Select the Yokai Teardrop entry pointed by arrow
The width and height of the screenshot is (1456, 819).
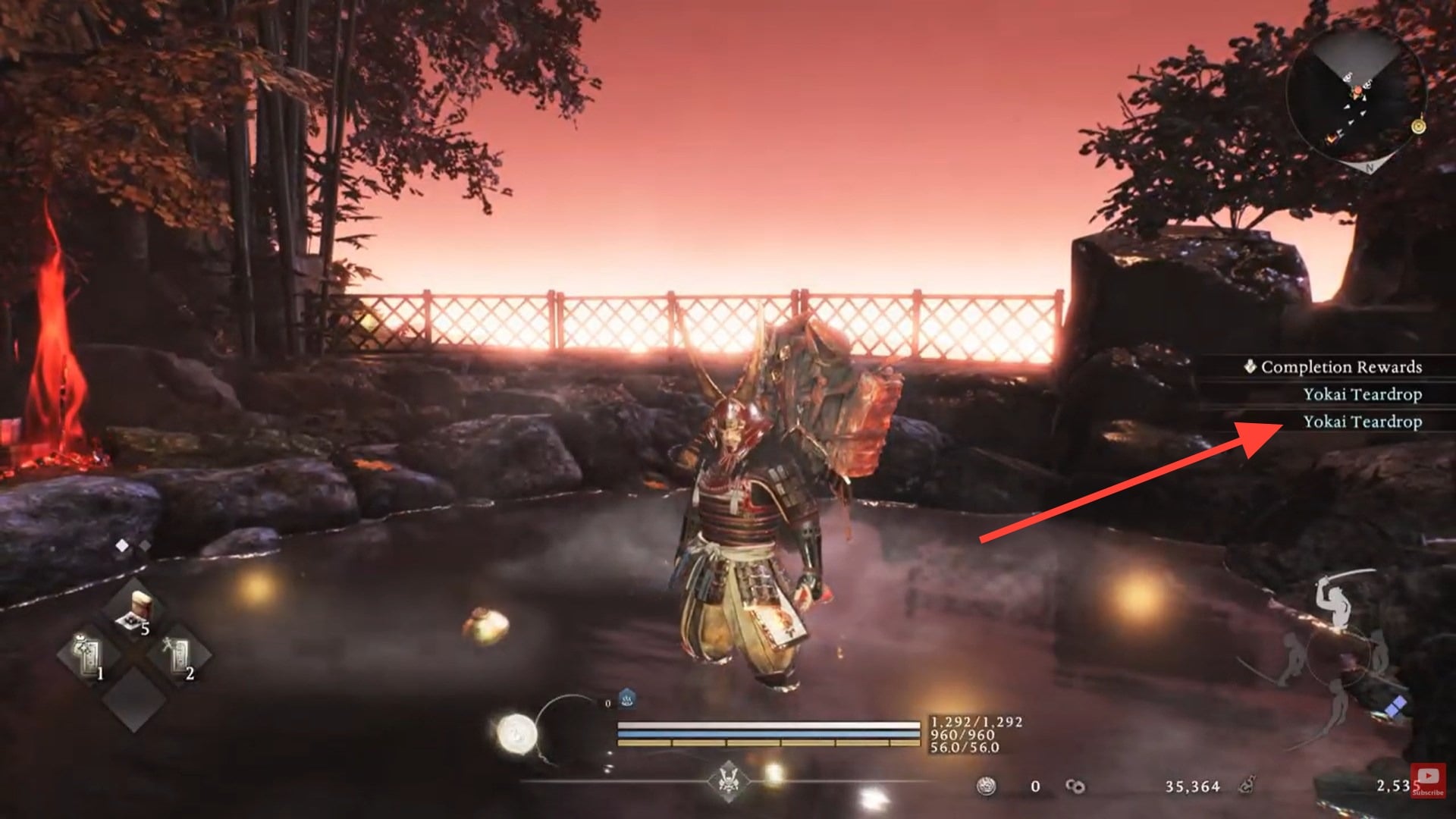(1364, 422)
